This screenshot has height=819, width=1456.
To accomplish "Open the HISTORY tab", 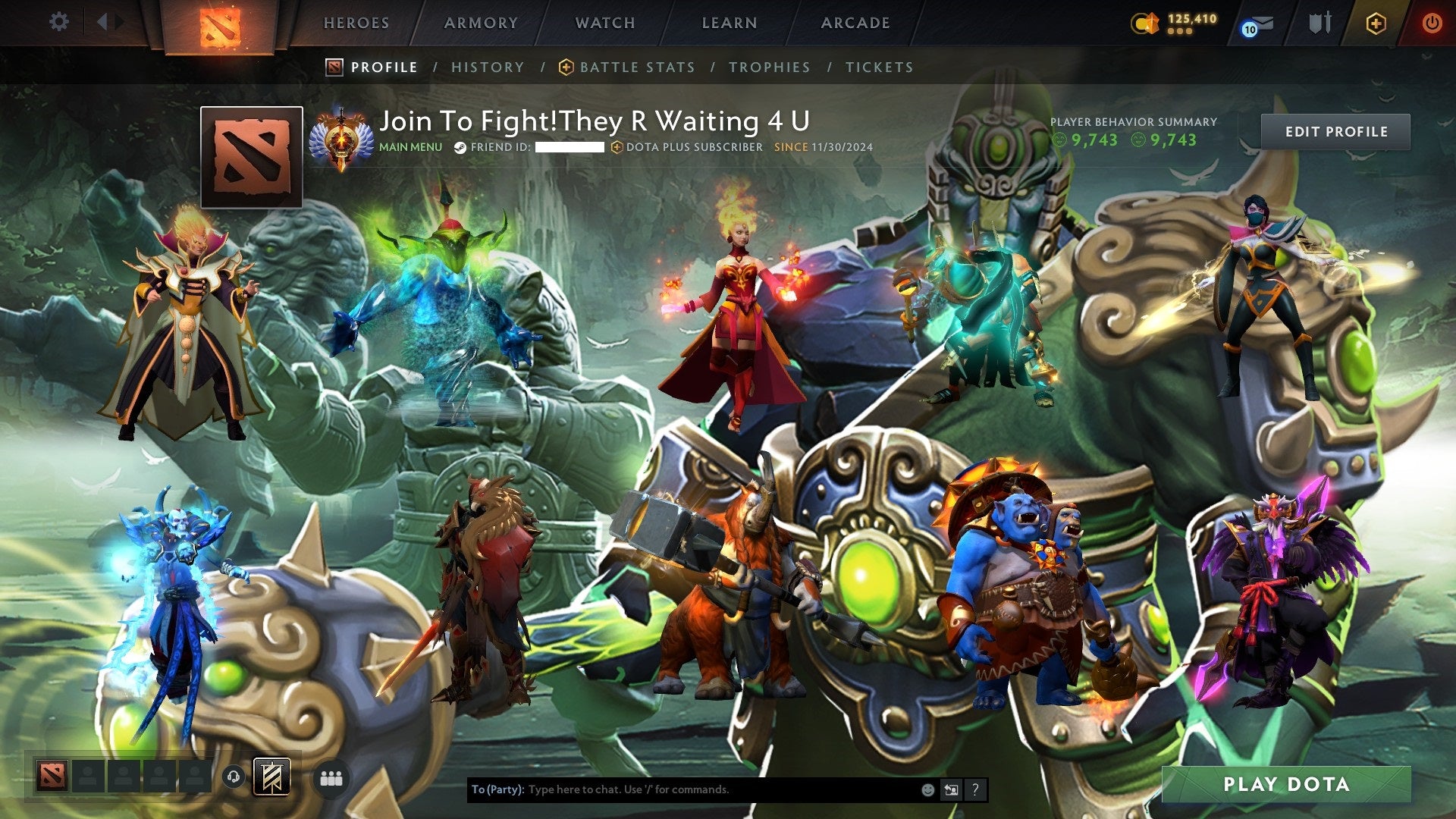I will pos(487,67).
